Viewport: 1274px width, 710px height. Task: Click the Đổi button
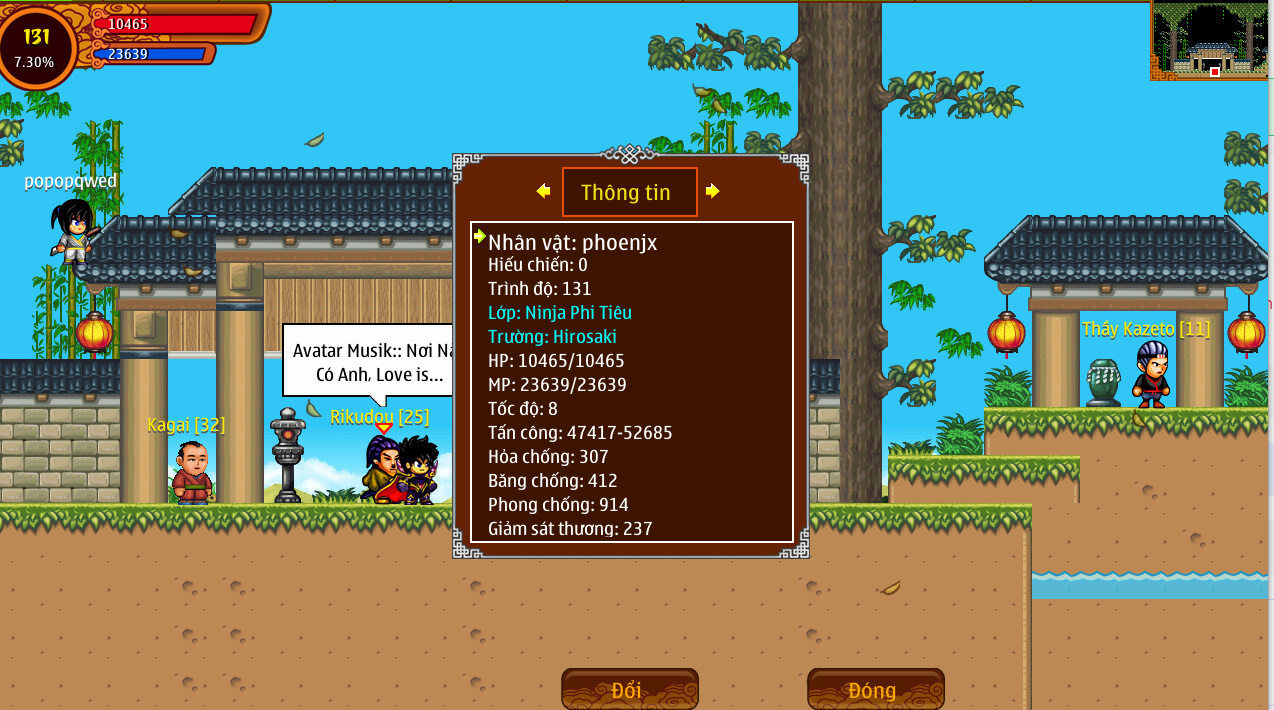tap(629, 690)
